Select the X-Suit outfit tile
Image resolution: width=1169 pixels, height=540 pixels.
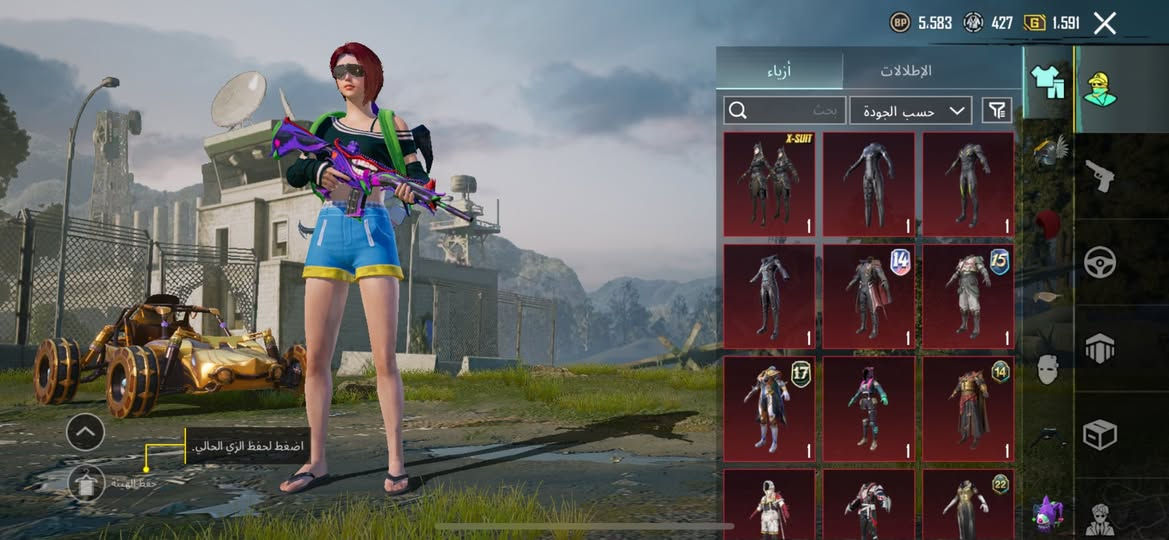pos(769,185)
